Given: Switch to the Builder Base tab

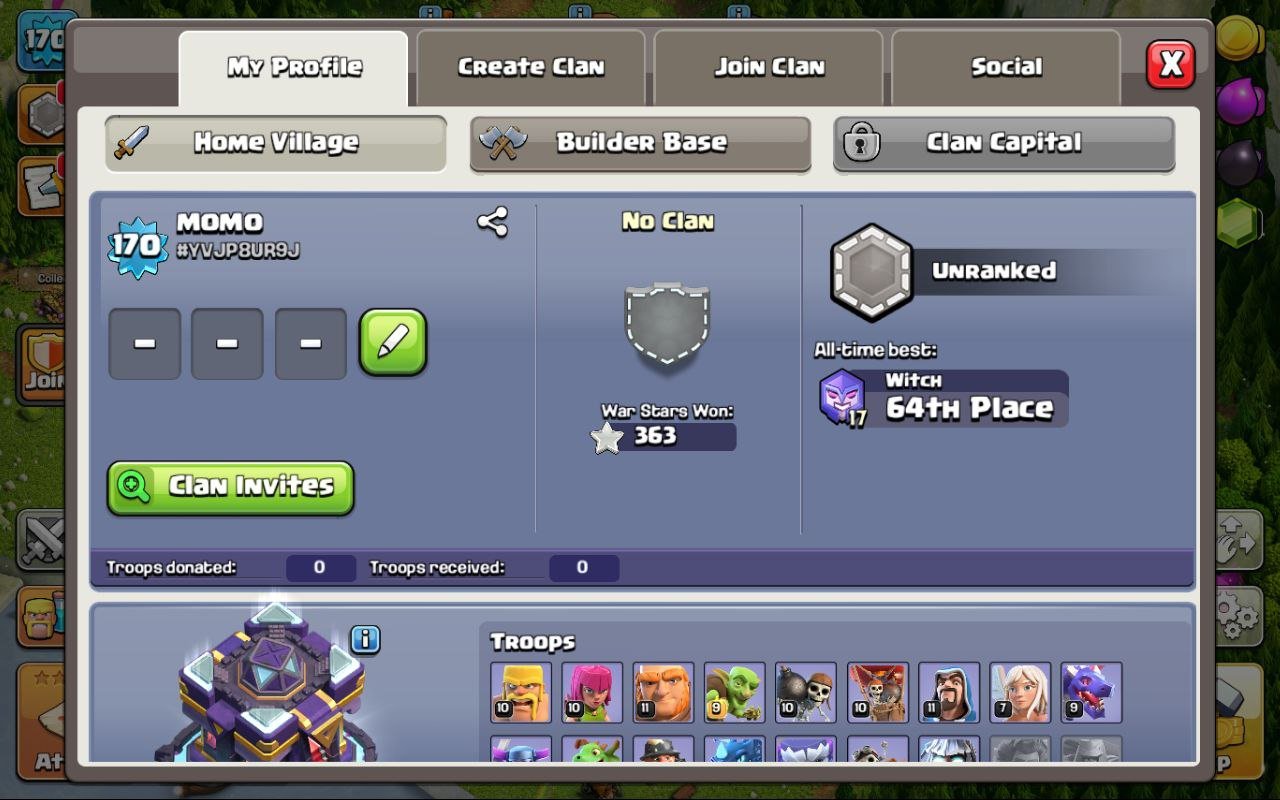Looking at the screenshot, I should 640,142.
